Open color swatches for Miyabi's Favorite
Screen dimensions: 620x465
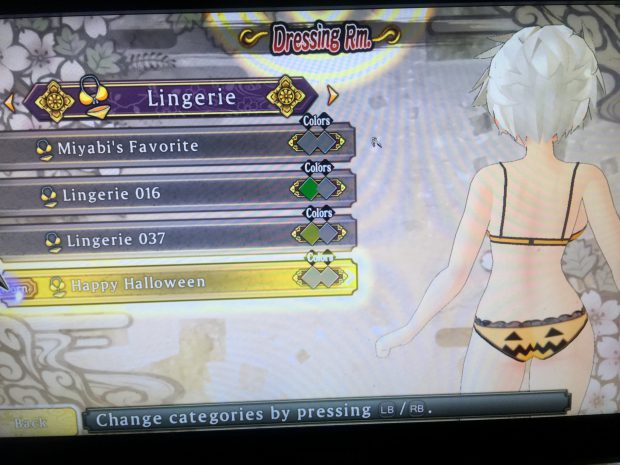(x=318, y=141)
